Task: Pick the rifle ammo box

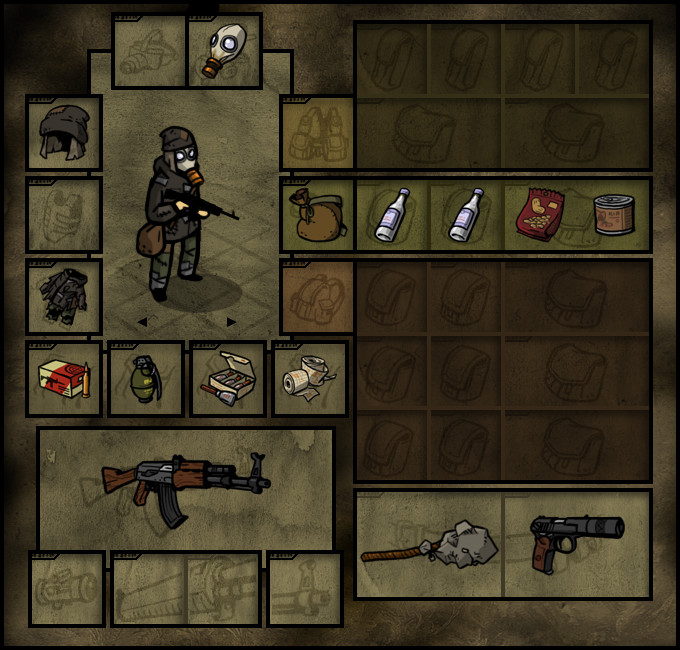Action: click(x=64, y=379)
